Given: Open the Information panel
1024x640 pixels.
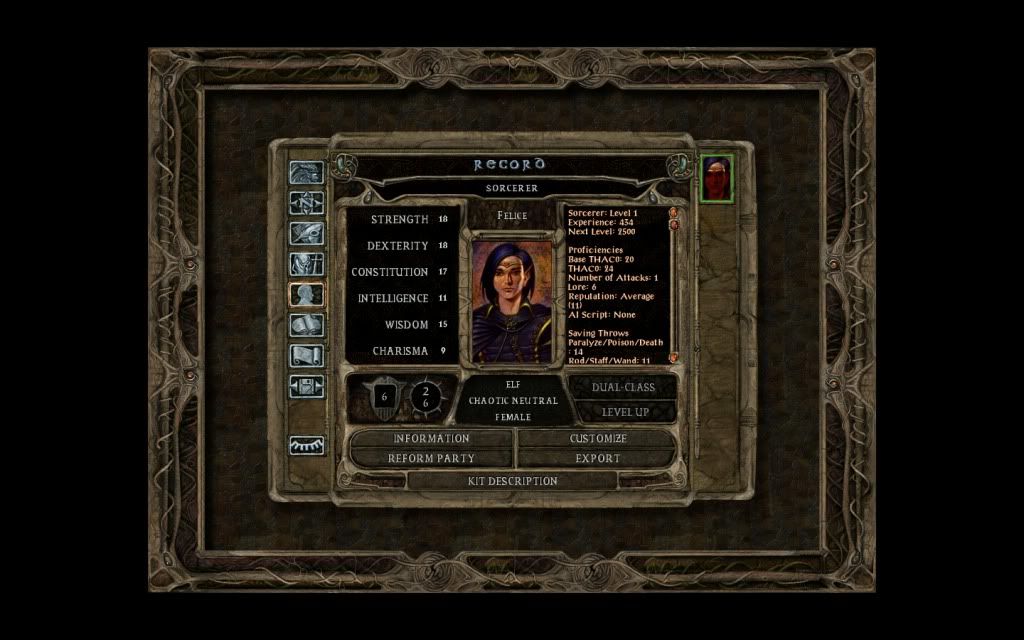Looking at the screenshot, I should (x=431, y=438).
